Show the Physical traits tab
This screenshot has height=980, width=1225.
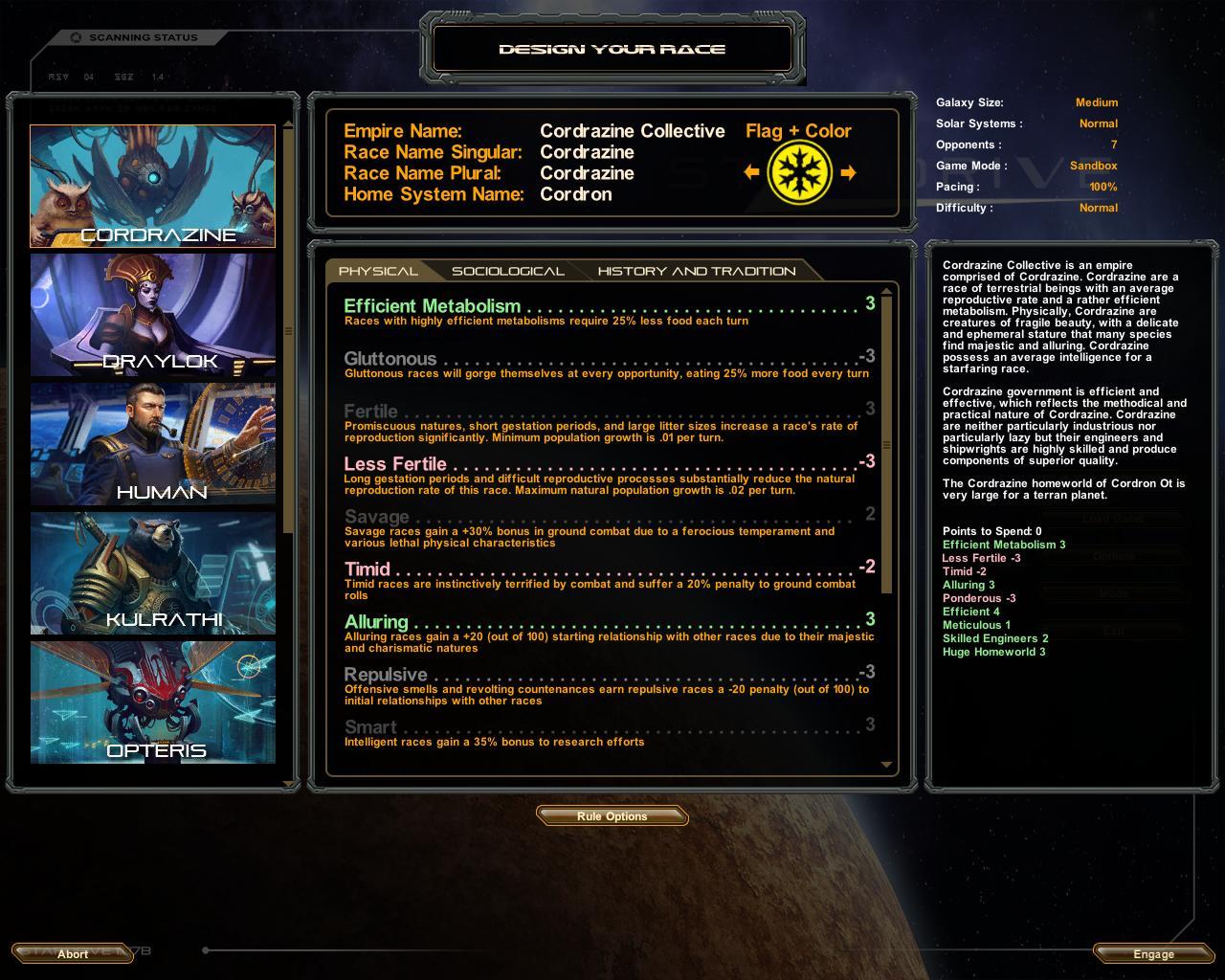coord(378,271)
